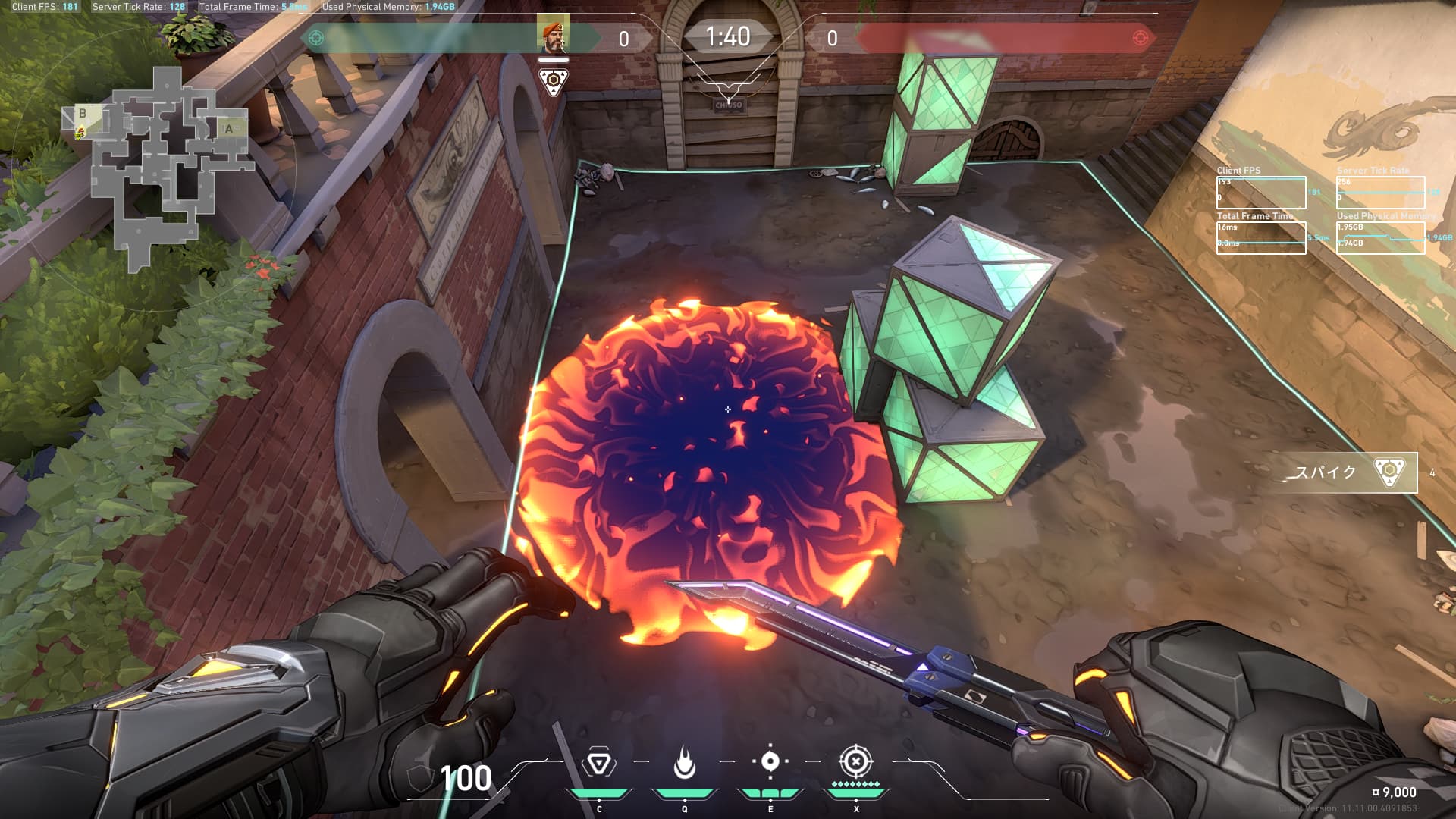Click the Total Frame Time graph
This screenshot has height=819, width=1456.
1260,237
